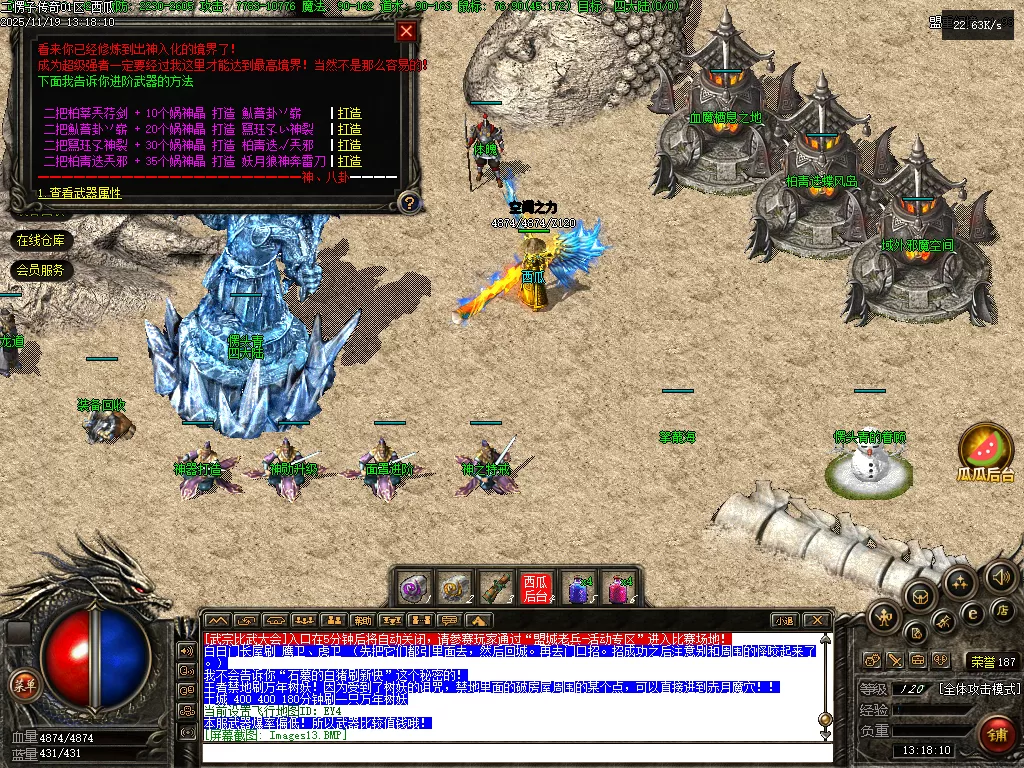Close the chat window with its X

(817, 621)
